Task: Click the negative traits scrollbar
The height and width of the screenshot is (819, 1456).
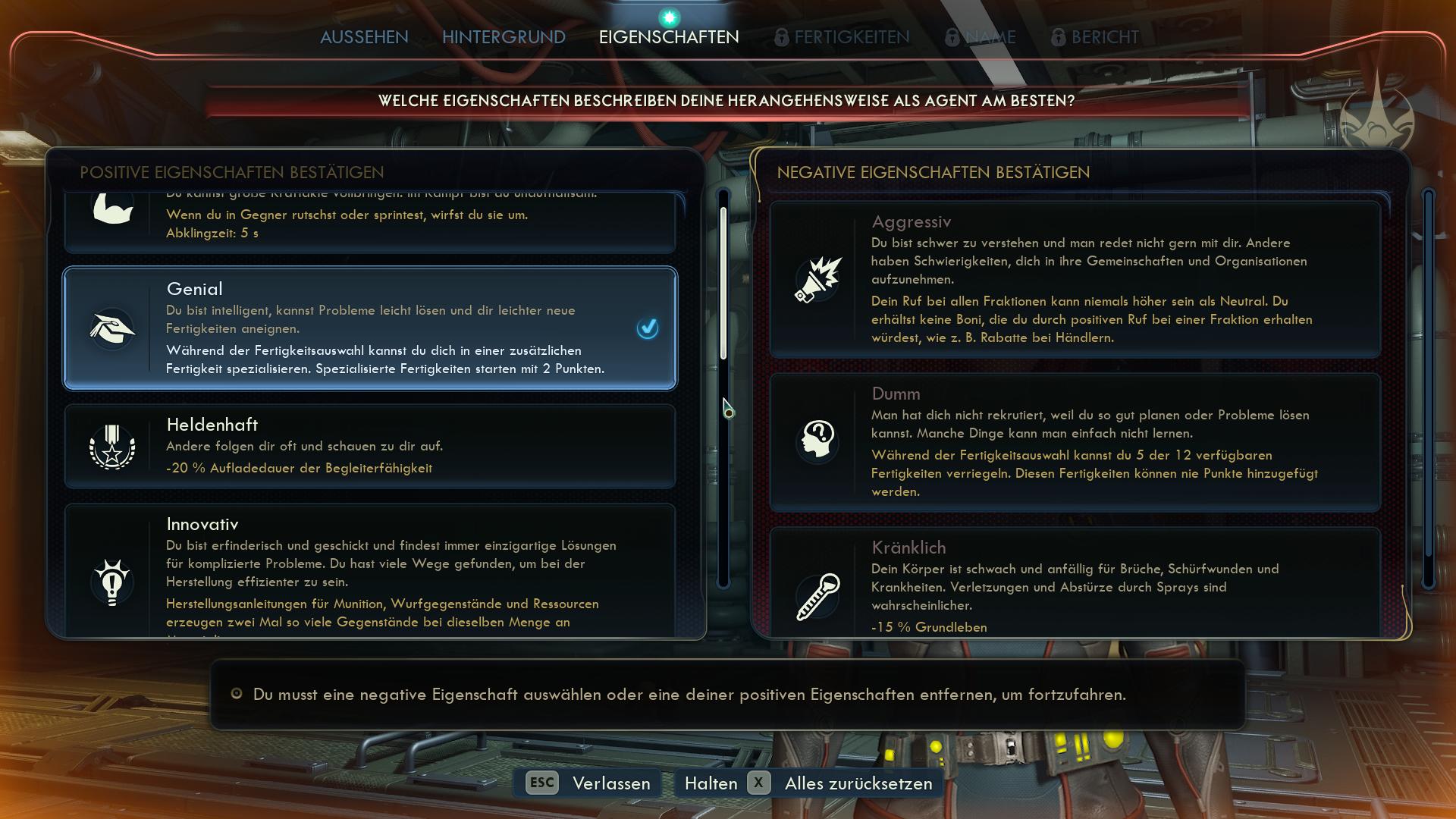Action: tap(1429, 387)
